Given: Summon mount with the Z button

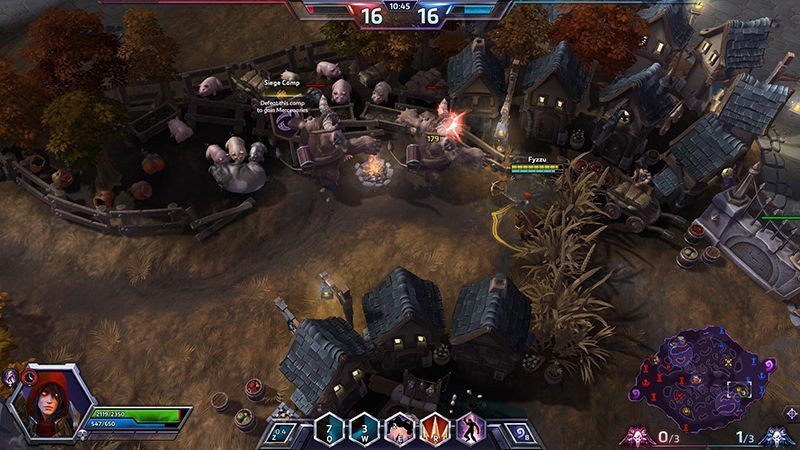Looking at the screenshot, I should click(x=282, y=430).
